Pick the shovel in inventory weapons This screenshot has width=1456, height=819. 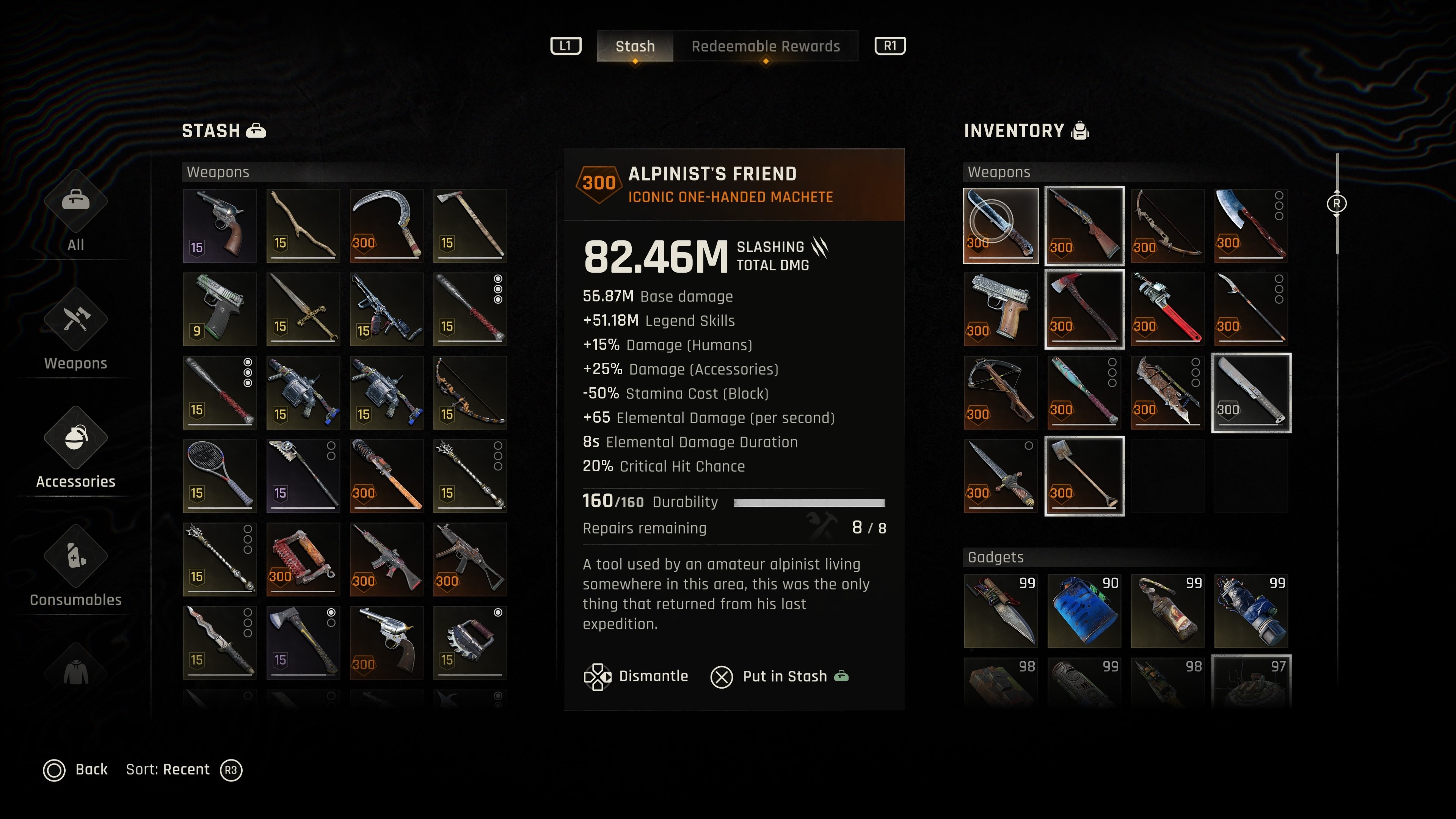(x=1084, y=476)
